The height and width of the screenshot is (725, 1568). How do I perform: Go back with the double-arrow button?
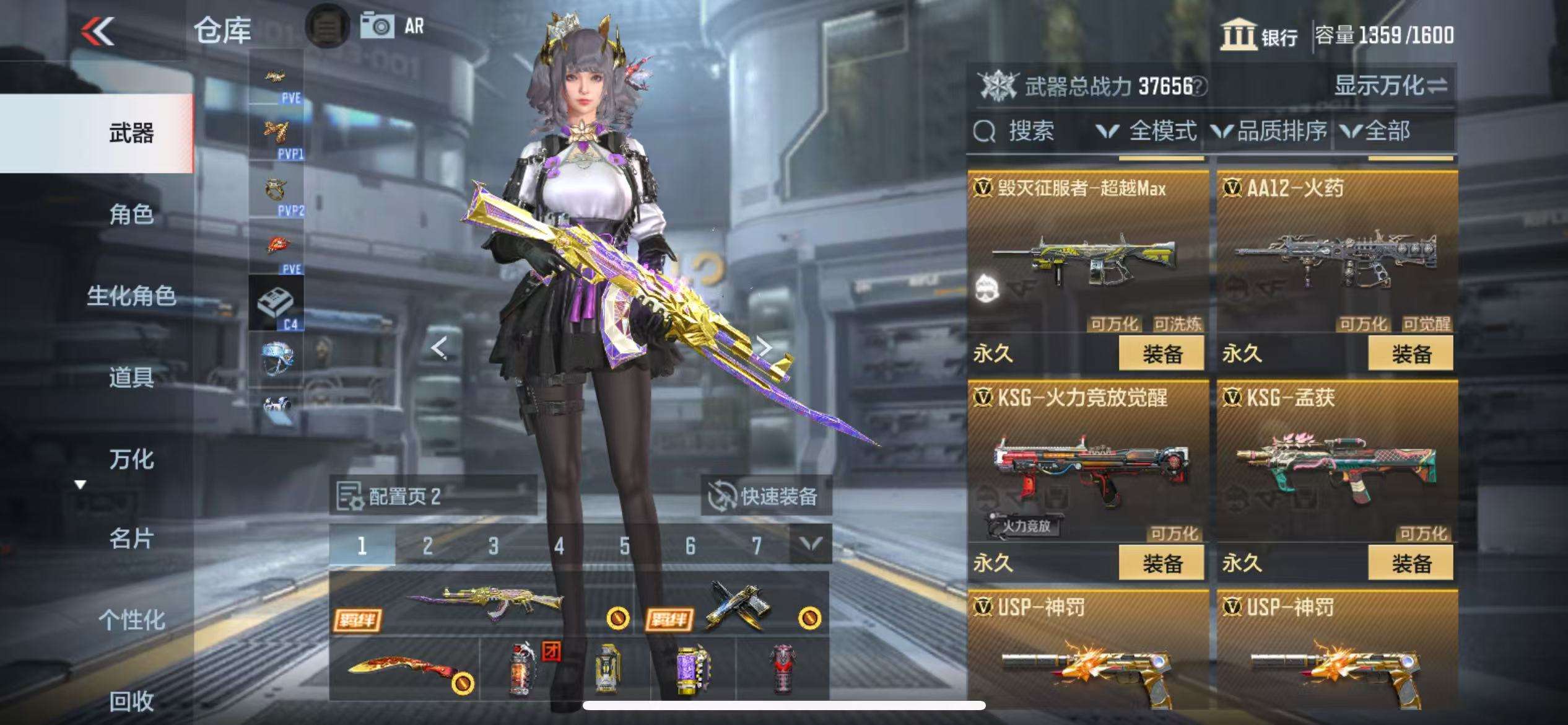[98, 31]
